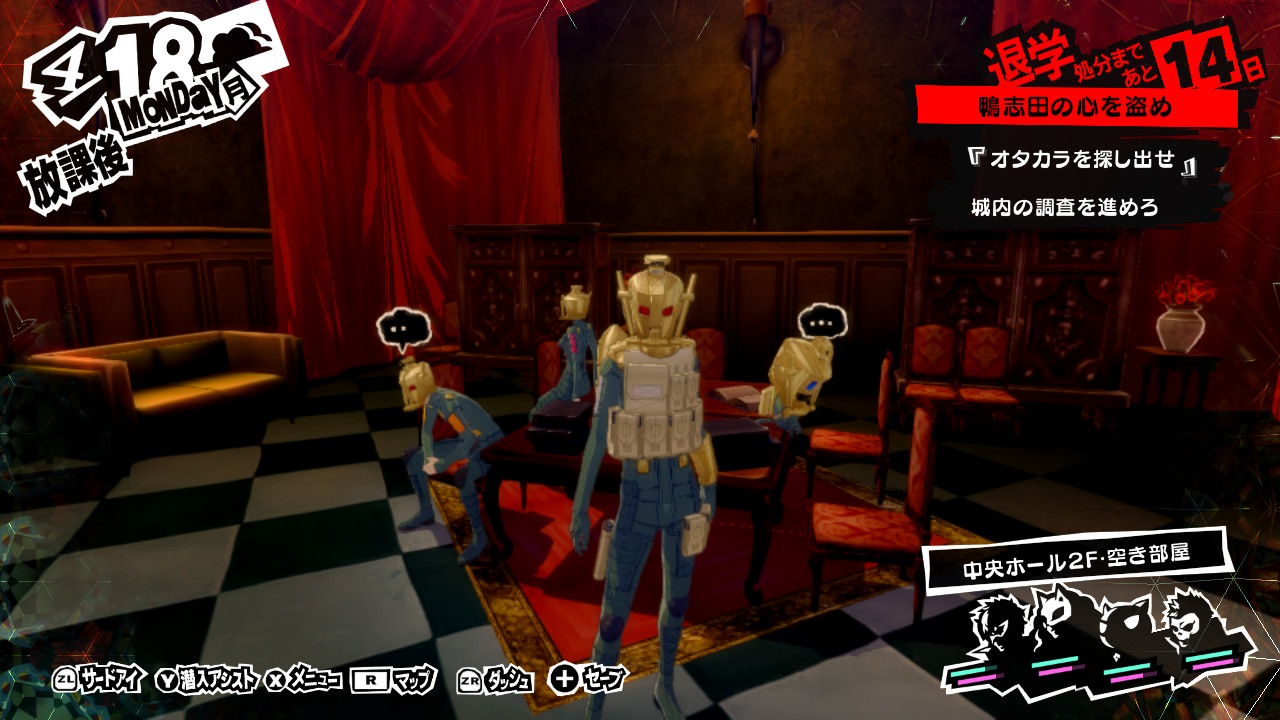Click the 城内の調査を進めろ objective line
Viewport: 1280px width, 720px height.
pos(1064,208)
